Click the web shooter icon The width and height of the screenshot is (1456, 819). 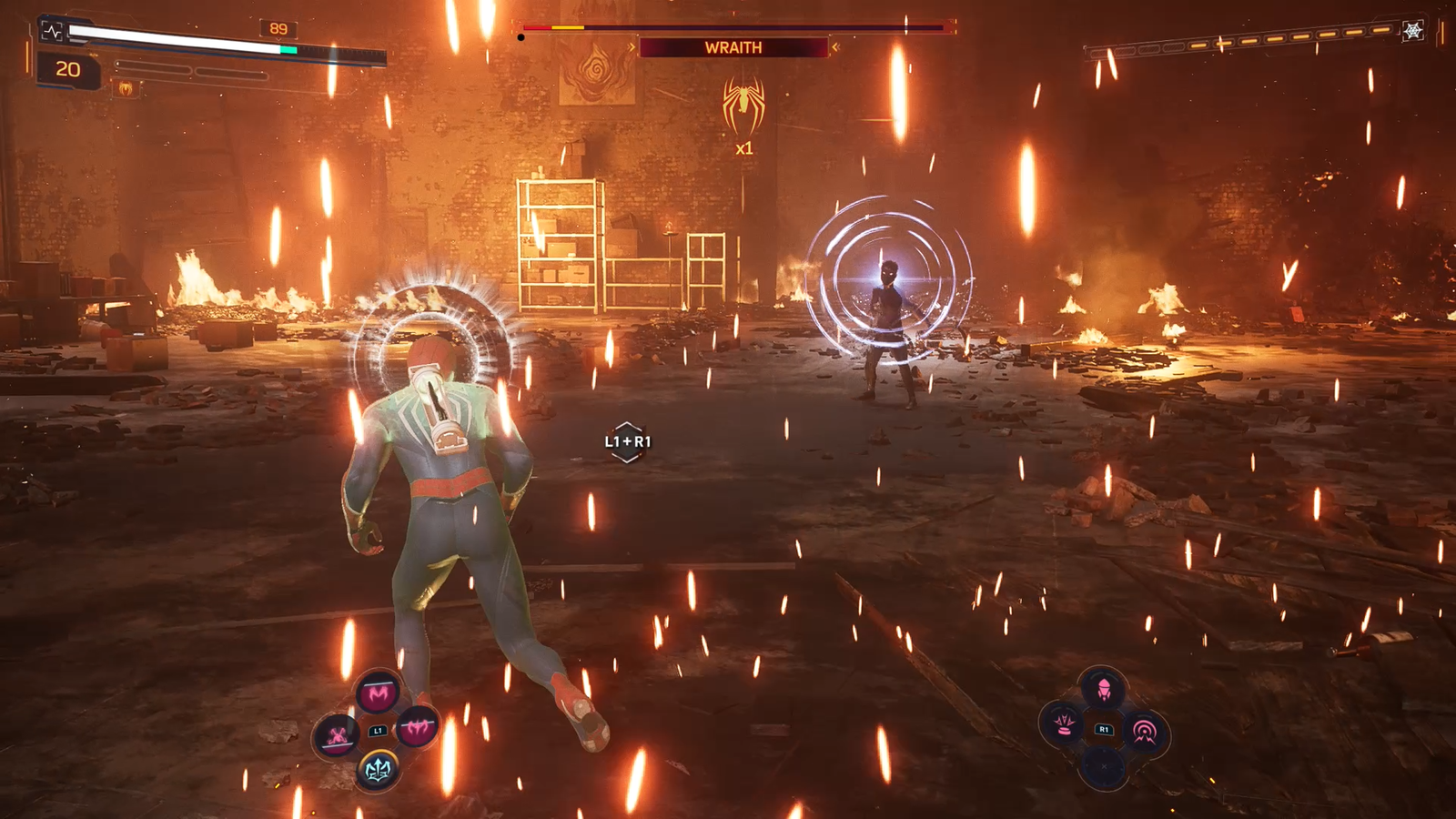pos(1412,32)
